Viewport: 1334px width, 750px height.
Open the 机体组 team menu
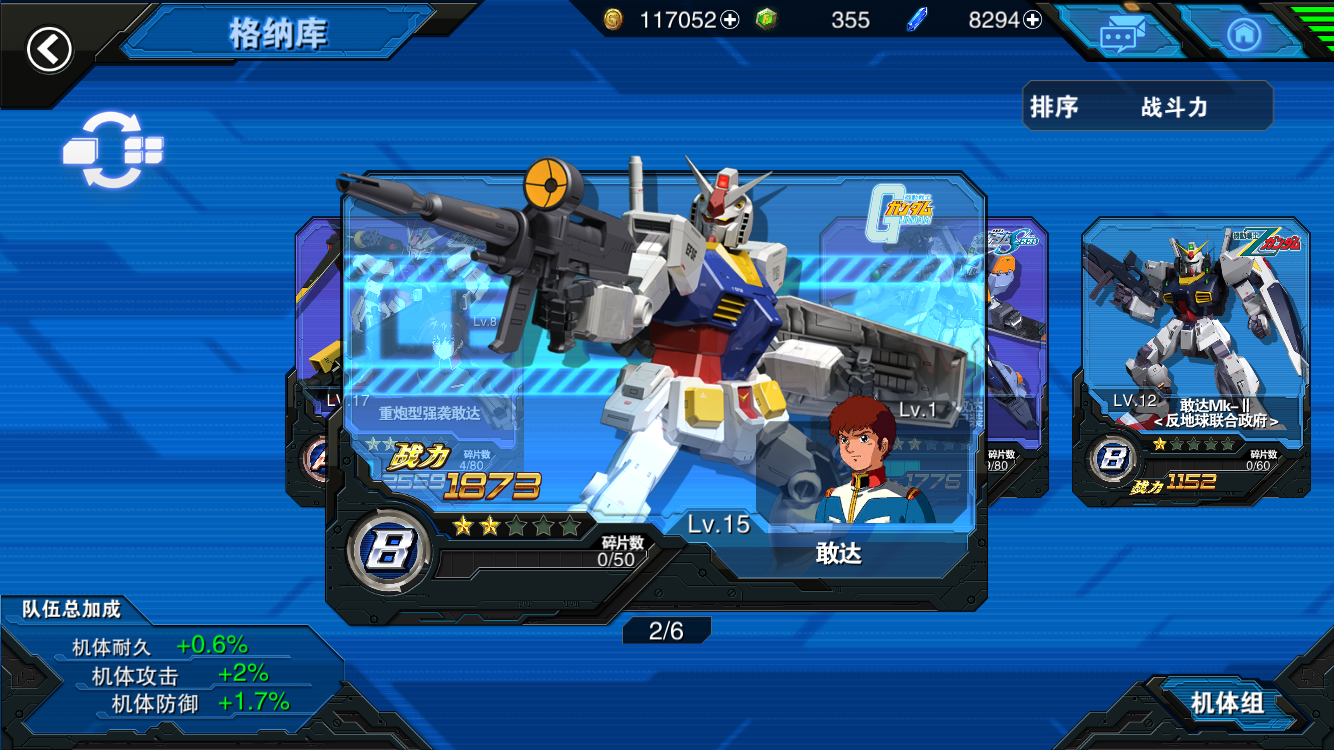pos(1227,703)
